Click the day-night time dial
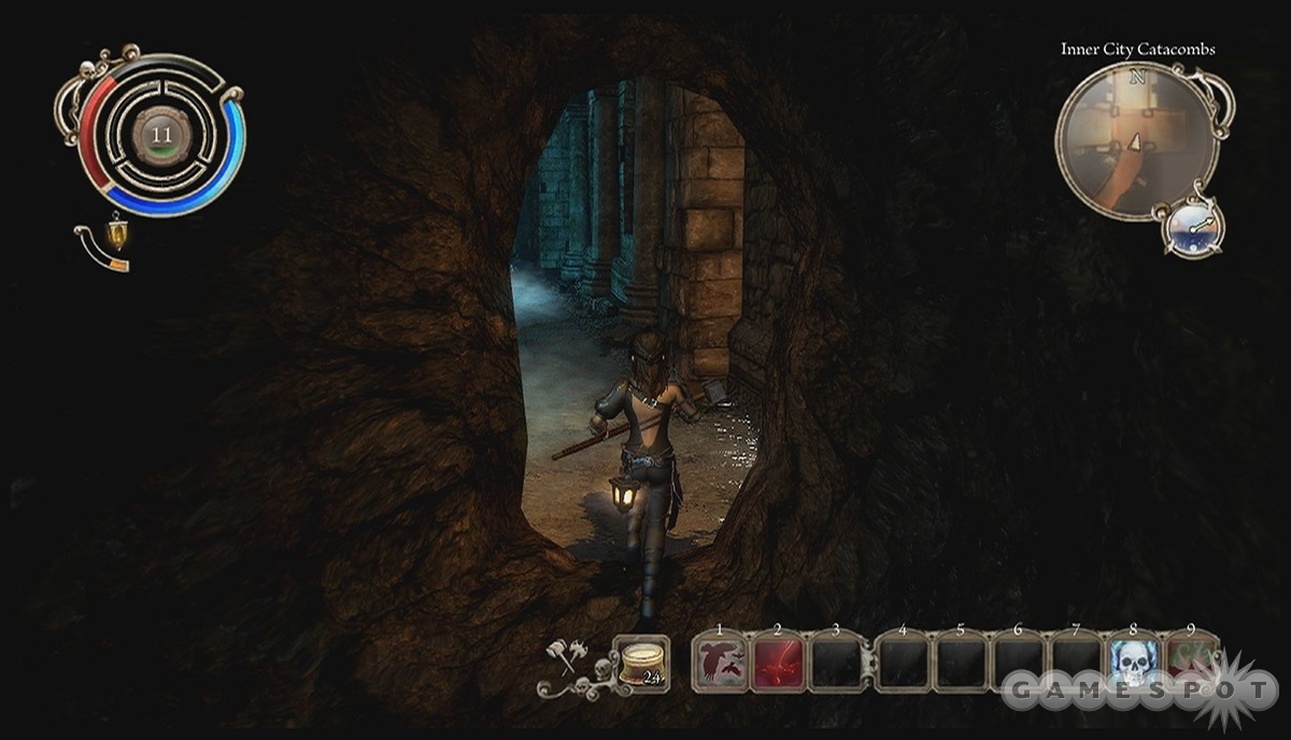 [x=1191, y=228]
